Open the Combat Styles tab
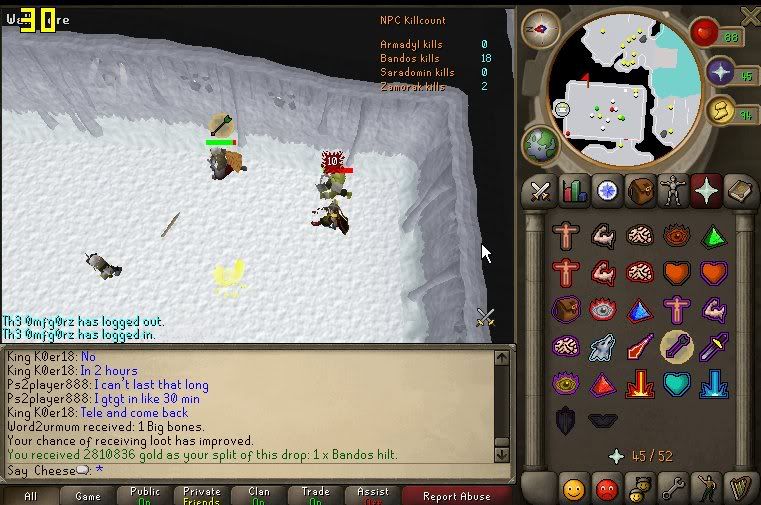 pyautogui.click(x=540, y=190)
